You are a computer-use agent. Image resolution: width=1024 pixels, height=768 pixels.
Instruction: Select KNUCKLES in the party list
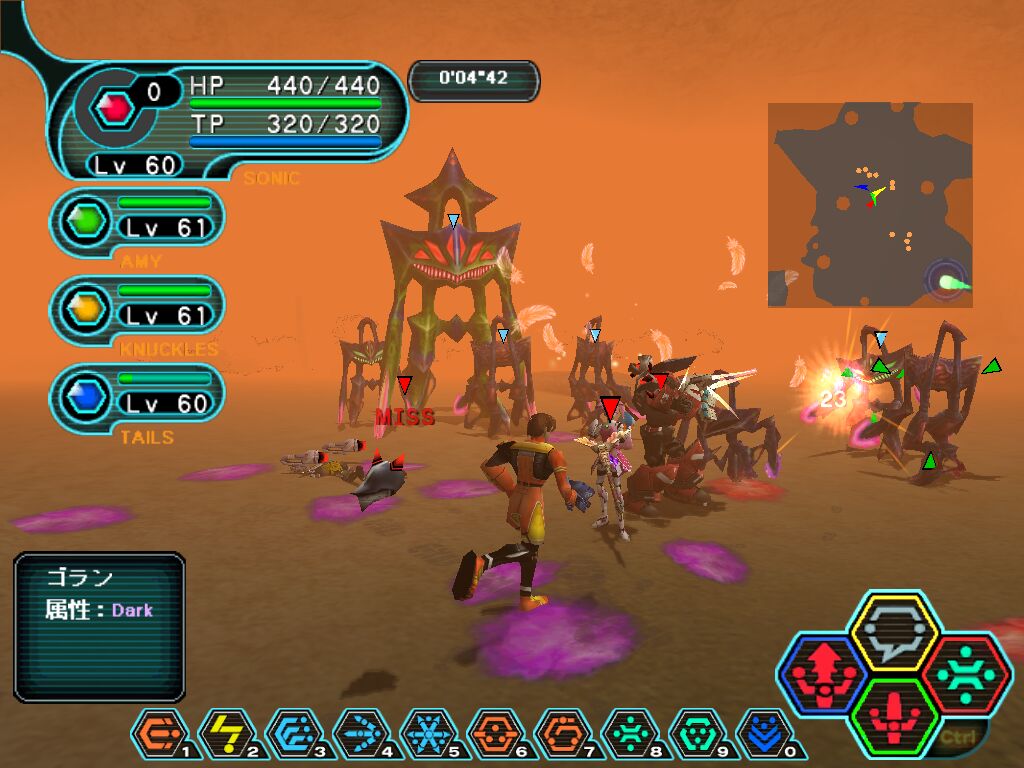point(138,310)
